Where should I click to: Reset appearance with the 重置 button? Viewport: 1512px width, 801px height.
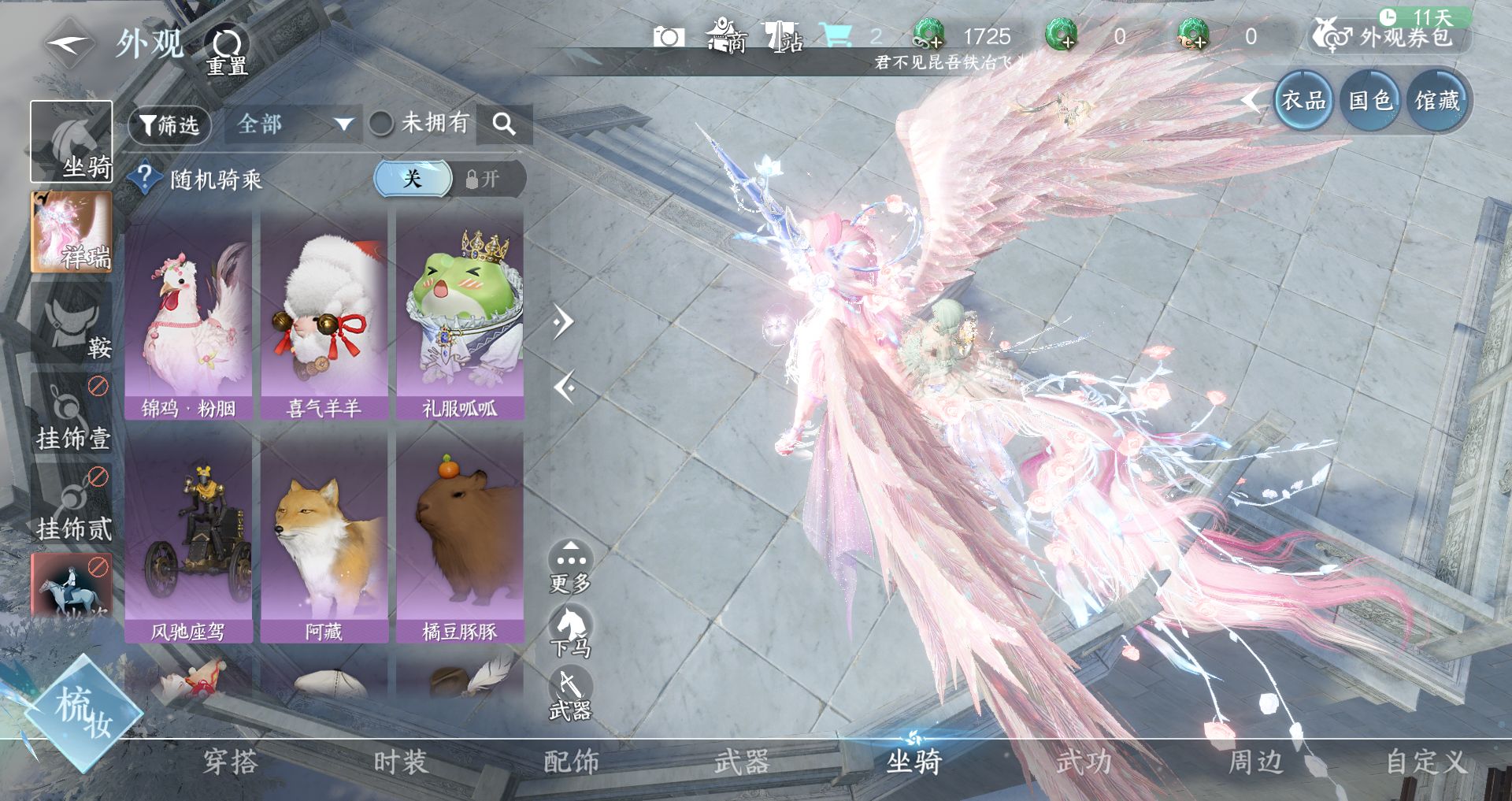tap(227, 50)
